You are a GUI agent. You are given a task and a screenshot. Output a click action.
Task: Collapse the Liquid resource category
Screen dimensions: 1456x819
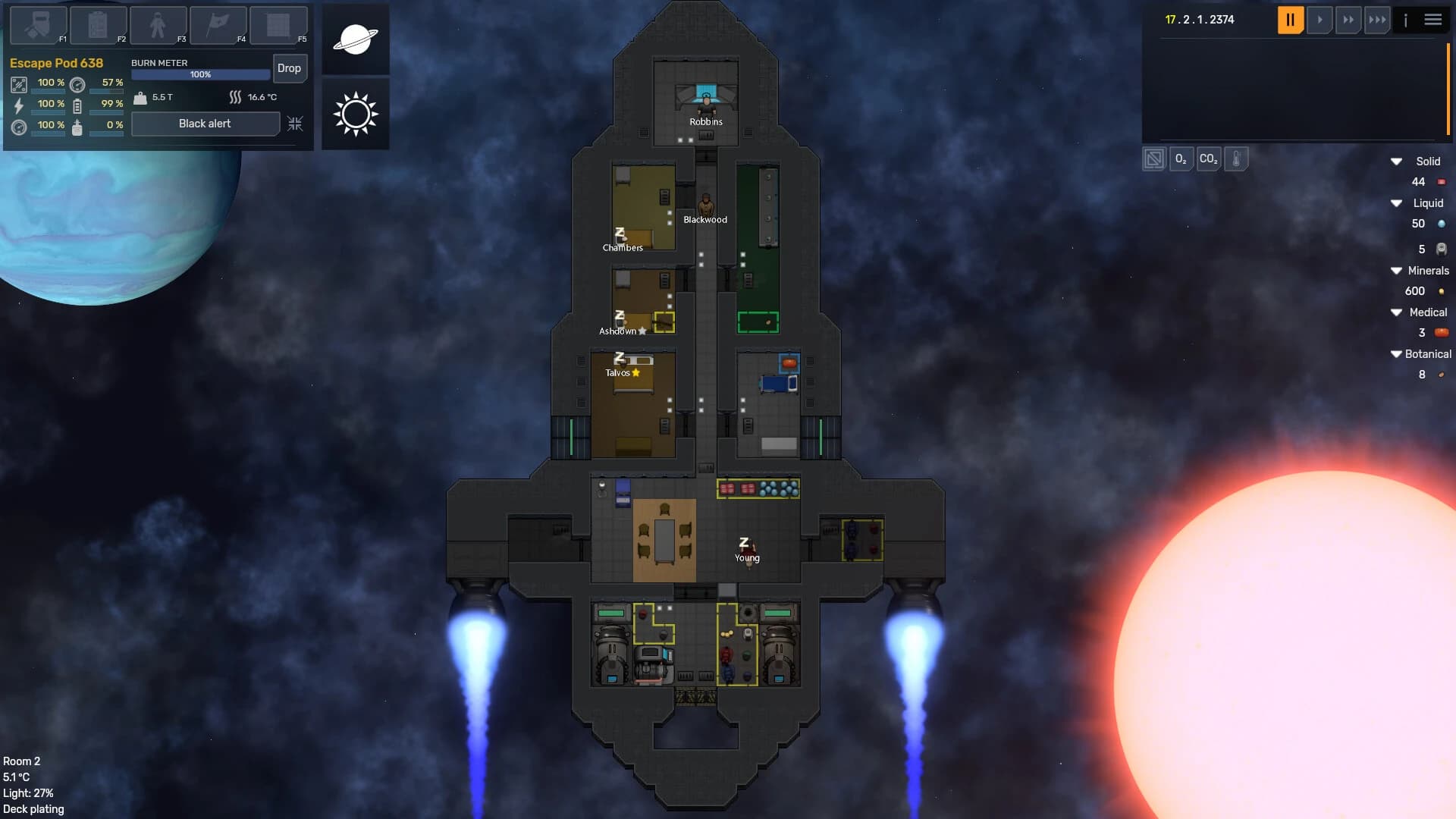click(1397, 202)
